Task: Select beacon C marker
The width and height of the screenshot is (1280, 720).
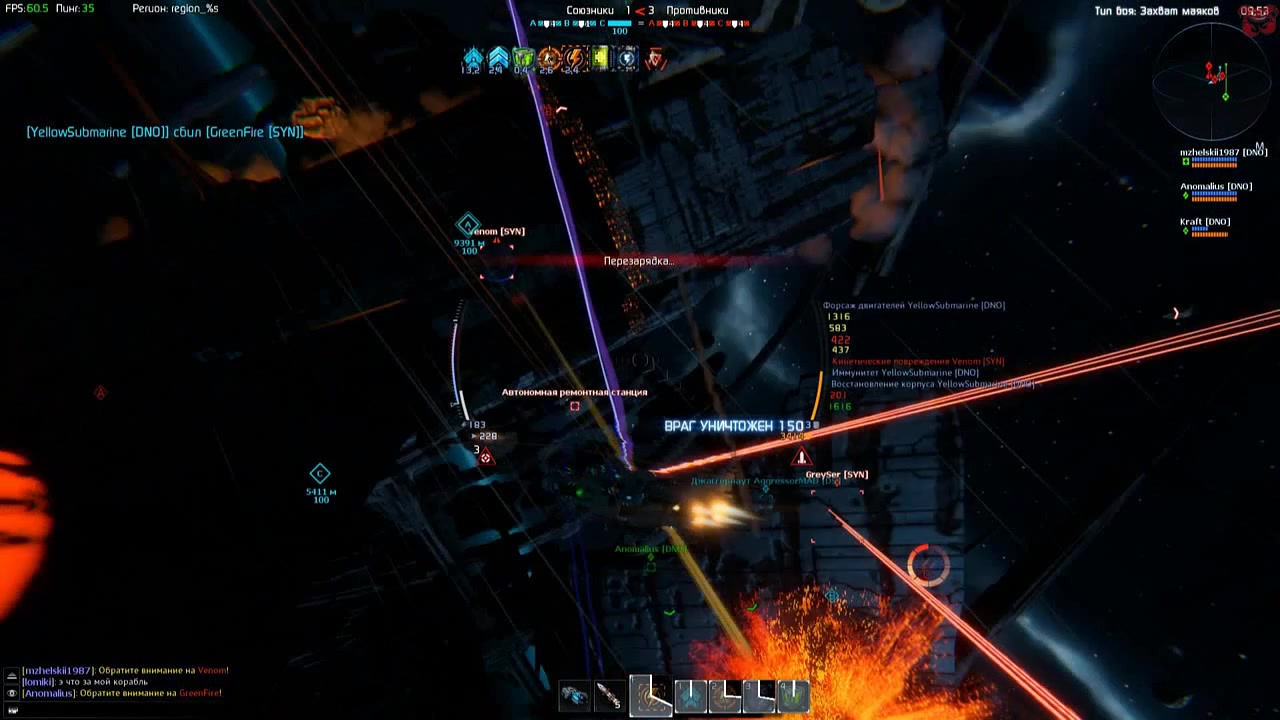Action: click(x=320, y=473)
